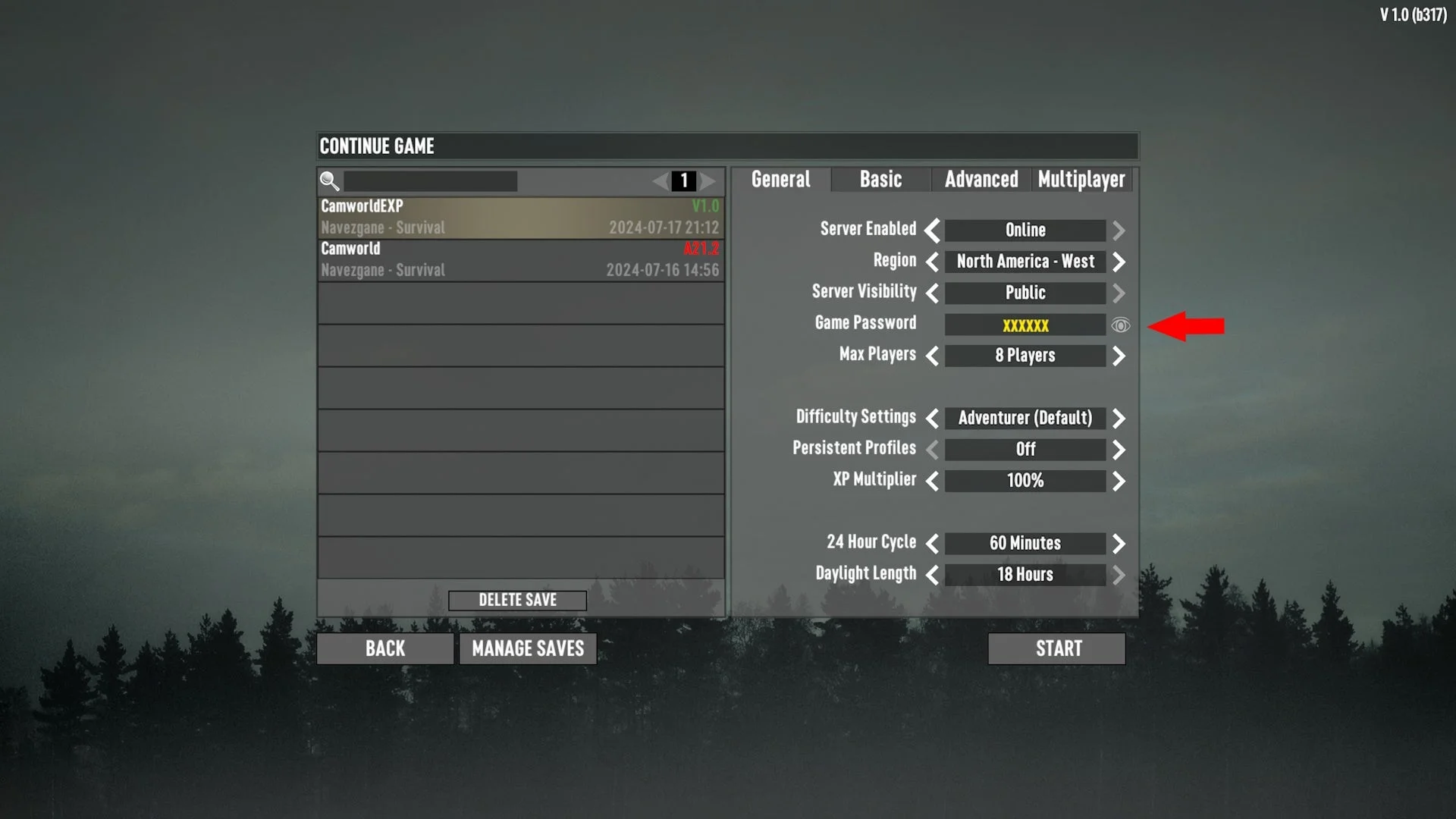Reveal the Game Password with the eye icon

click(x=1121, y=325)
